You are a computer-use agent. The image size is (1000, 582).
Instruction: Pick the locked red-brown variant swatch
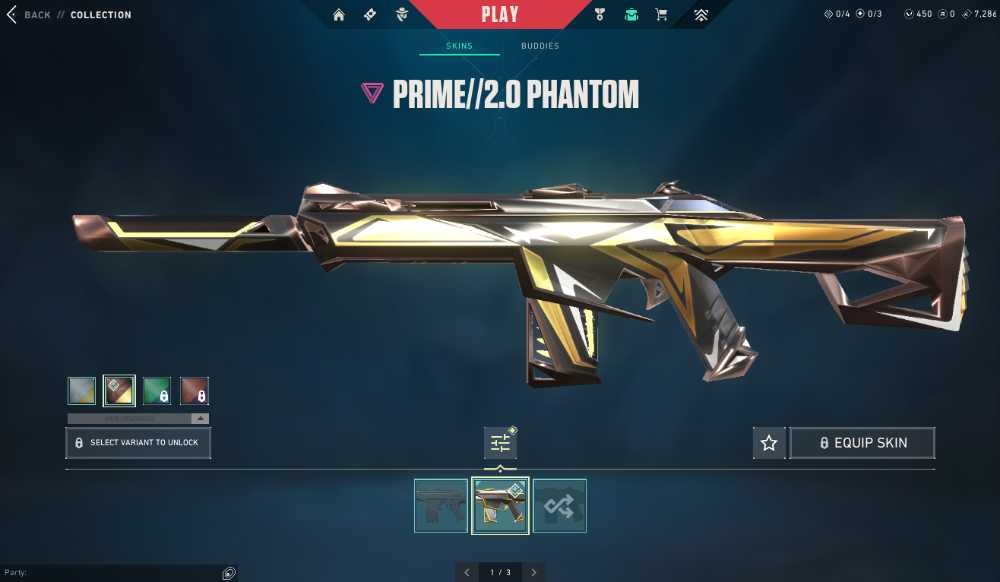(x=194, y=390)
